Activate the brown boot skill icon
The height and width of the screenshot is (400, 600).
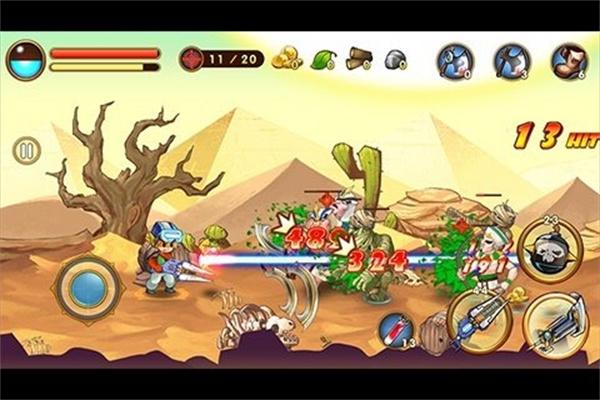coord(568,60)
